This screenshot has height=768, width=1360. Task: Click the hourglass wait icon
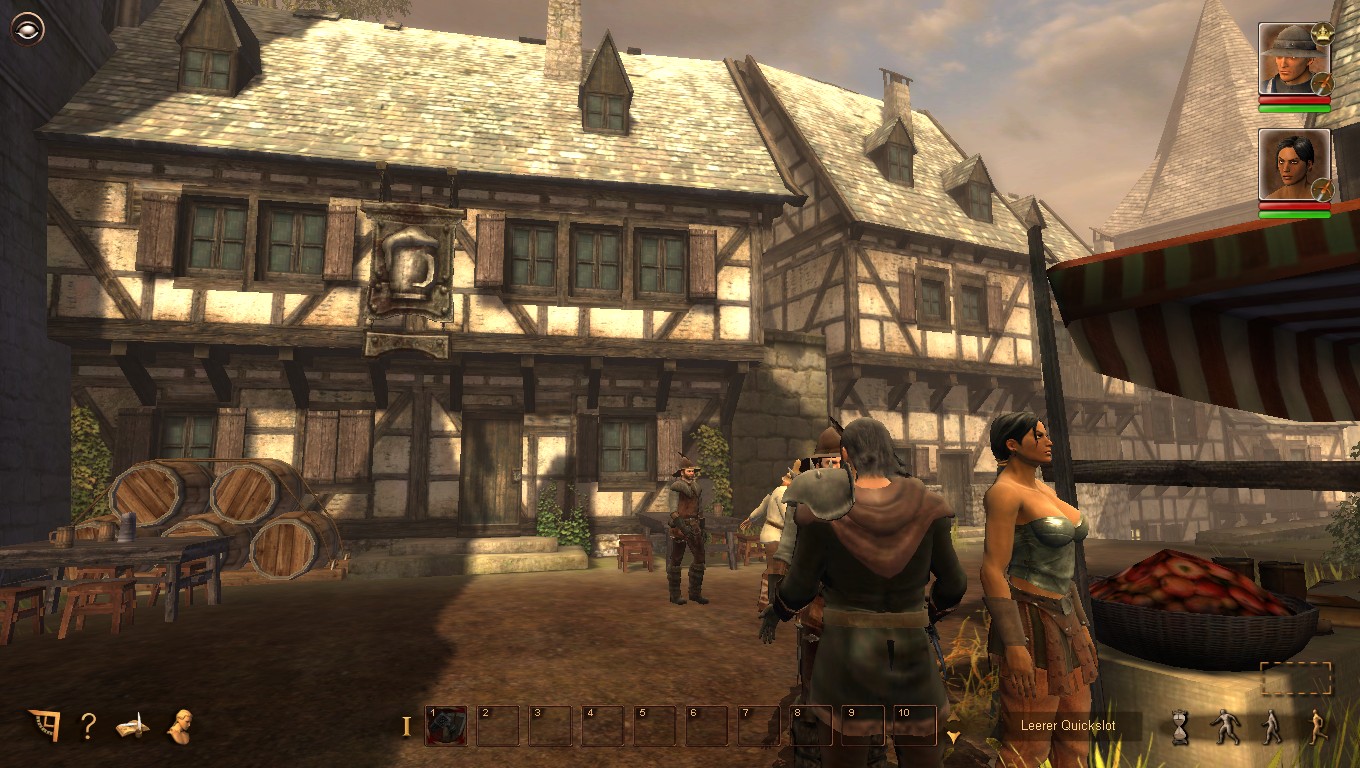(1180, 727)
